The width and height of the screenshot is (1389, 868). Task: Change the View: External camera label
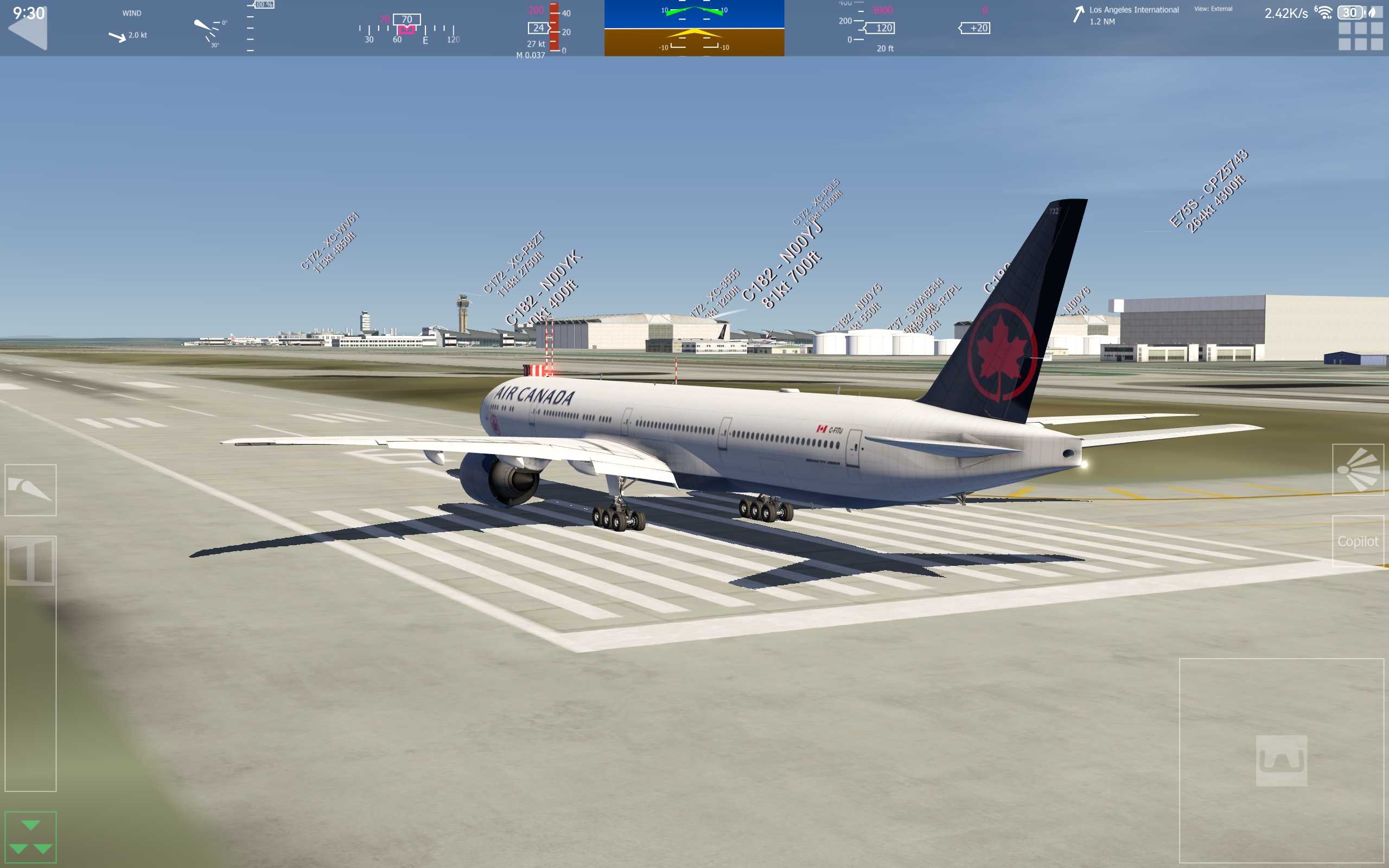click(x=1213, y=9)
